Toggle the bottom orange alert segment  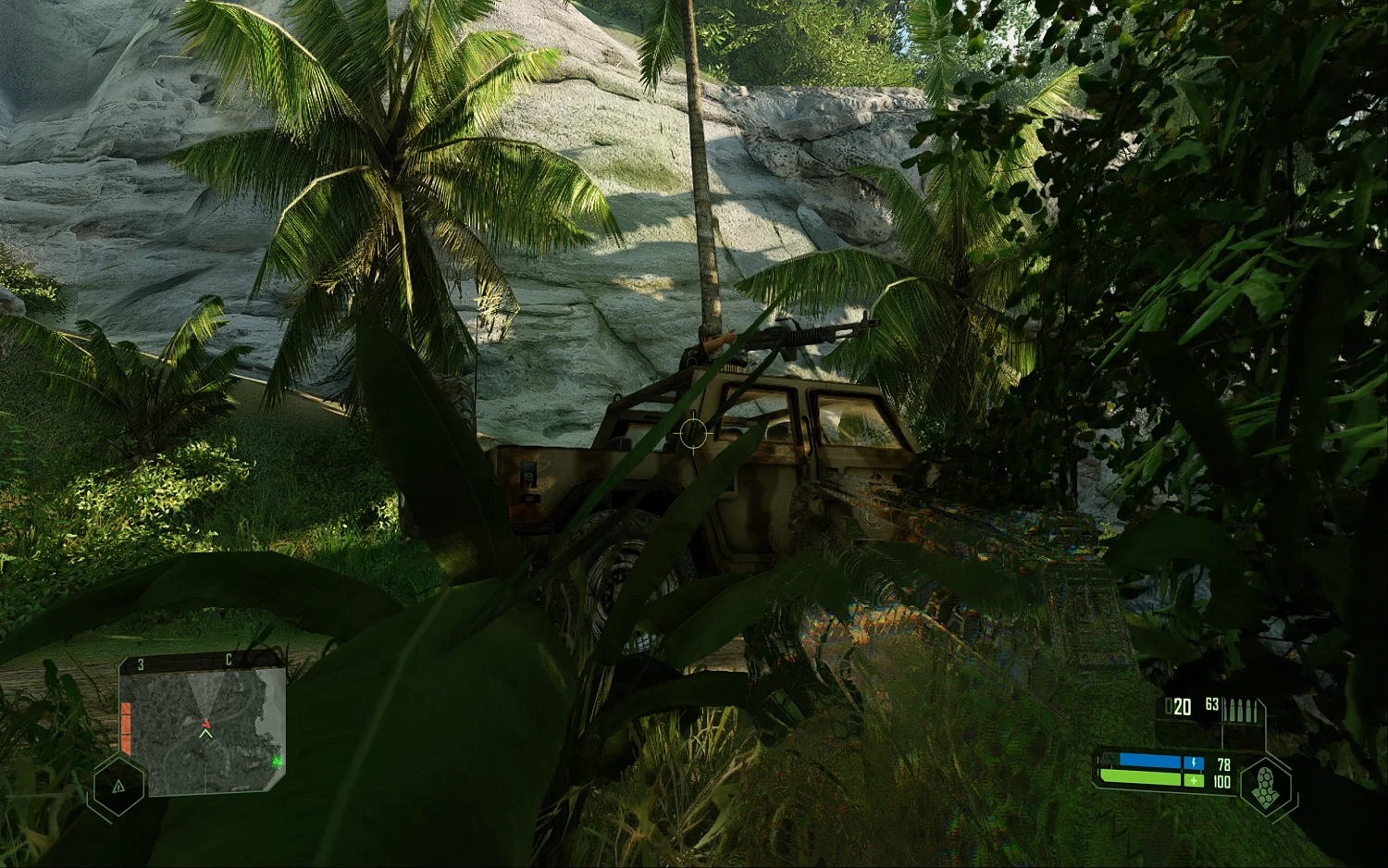pos(126,742)
